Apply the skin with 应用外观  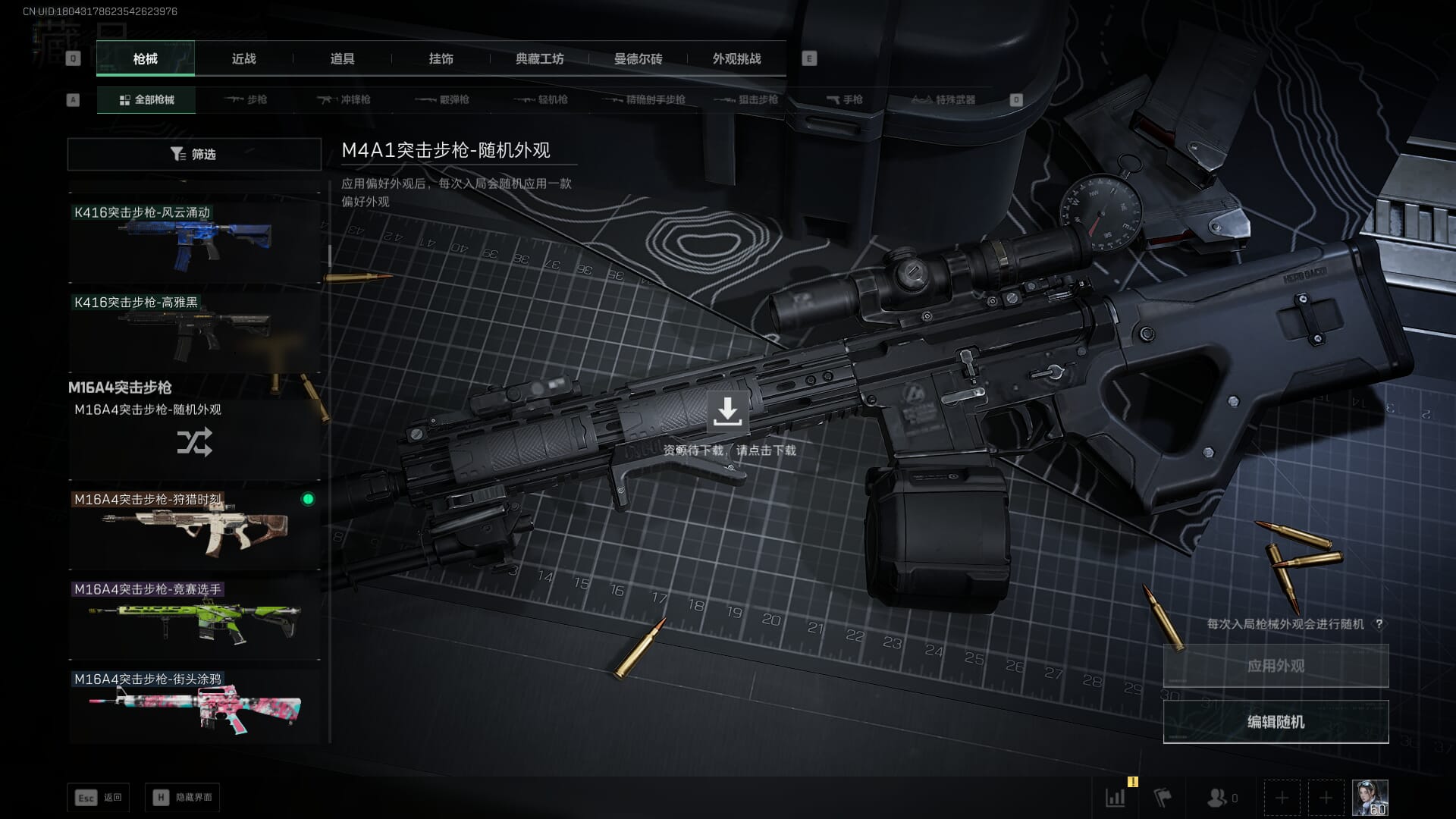(1276, 666)
